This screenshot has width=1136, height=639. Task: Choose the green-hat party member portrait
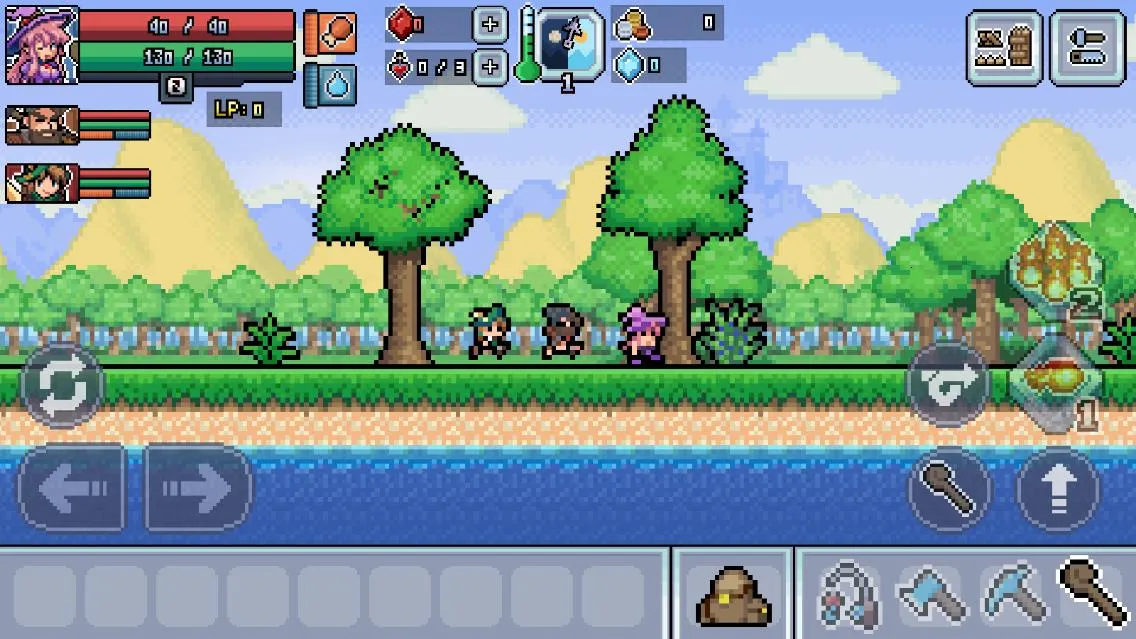tap(41, 184)
